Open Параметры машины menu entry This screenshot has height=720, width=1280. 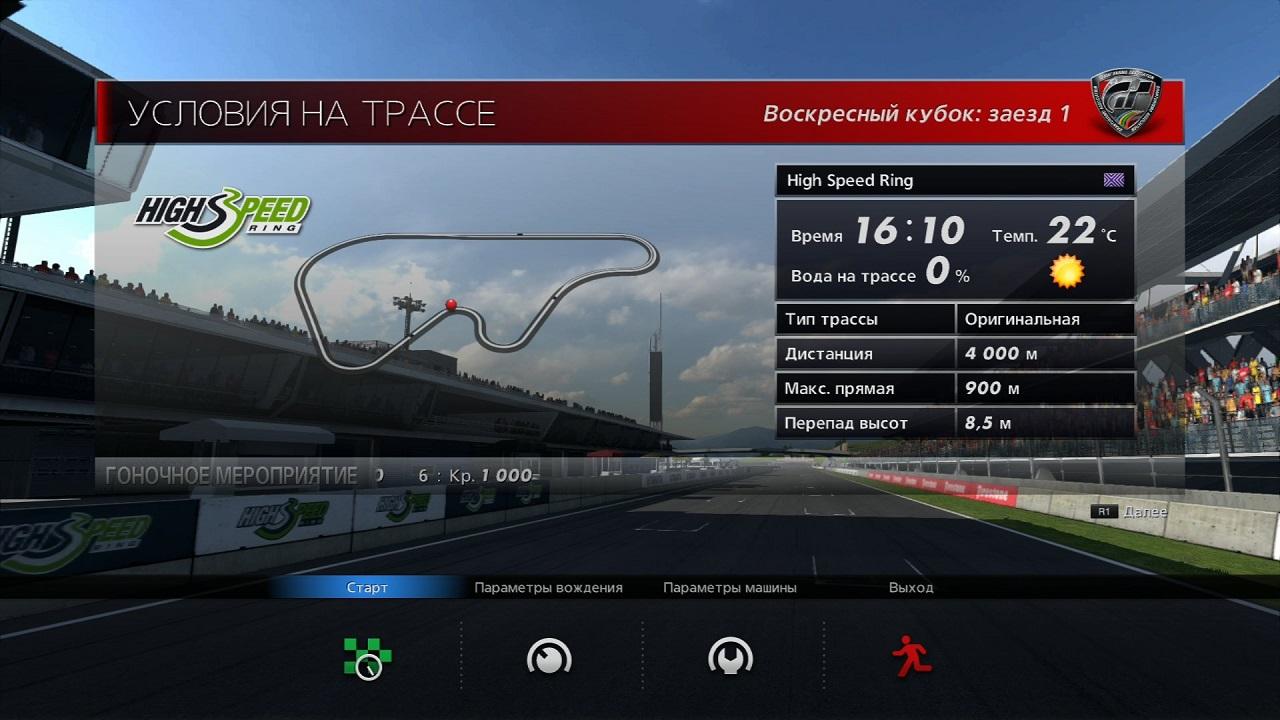coord(730,588)
